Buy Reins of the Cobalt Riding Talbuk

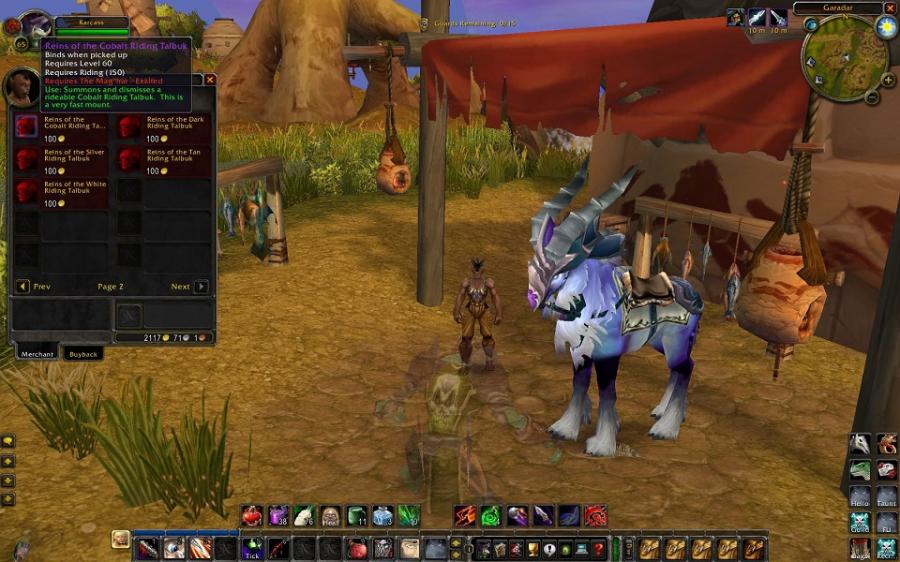click(27, 125)
